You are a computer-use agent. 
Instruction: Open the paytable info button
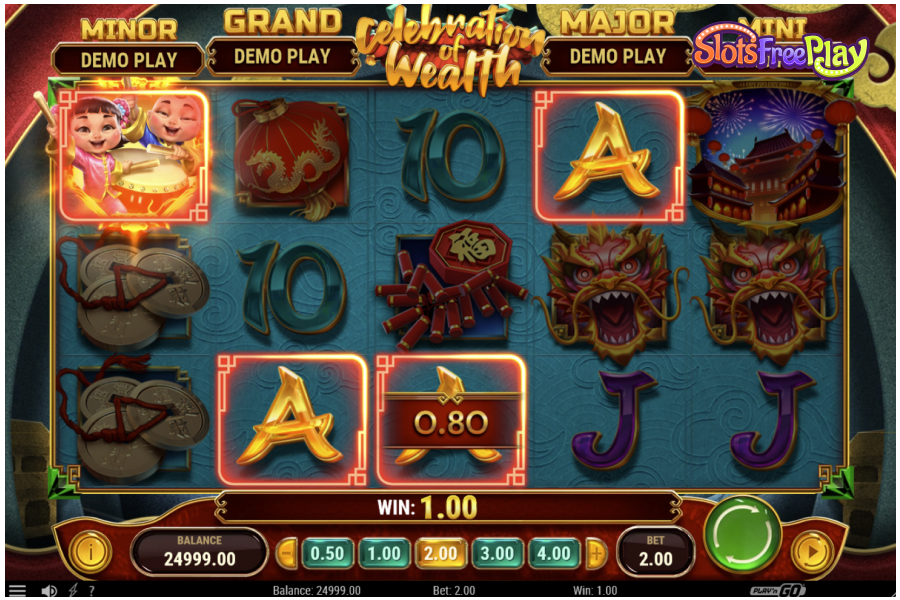click(x=90, y=552)
